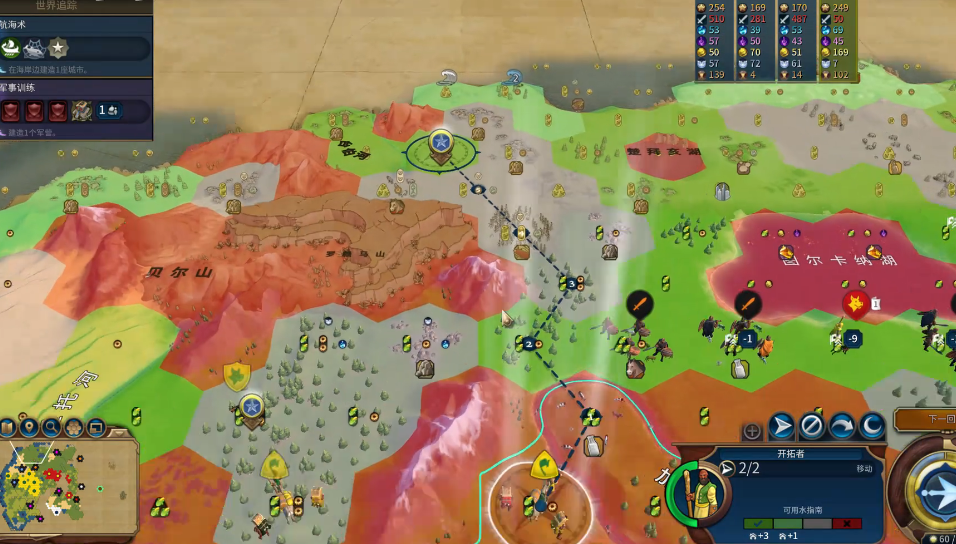Click the settler (开拓者) unit portrait

coord(698,492)
